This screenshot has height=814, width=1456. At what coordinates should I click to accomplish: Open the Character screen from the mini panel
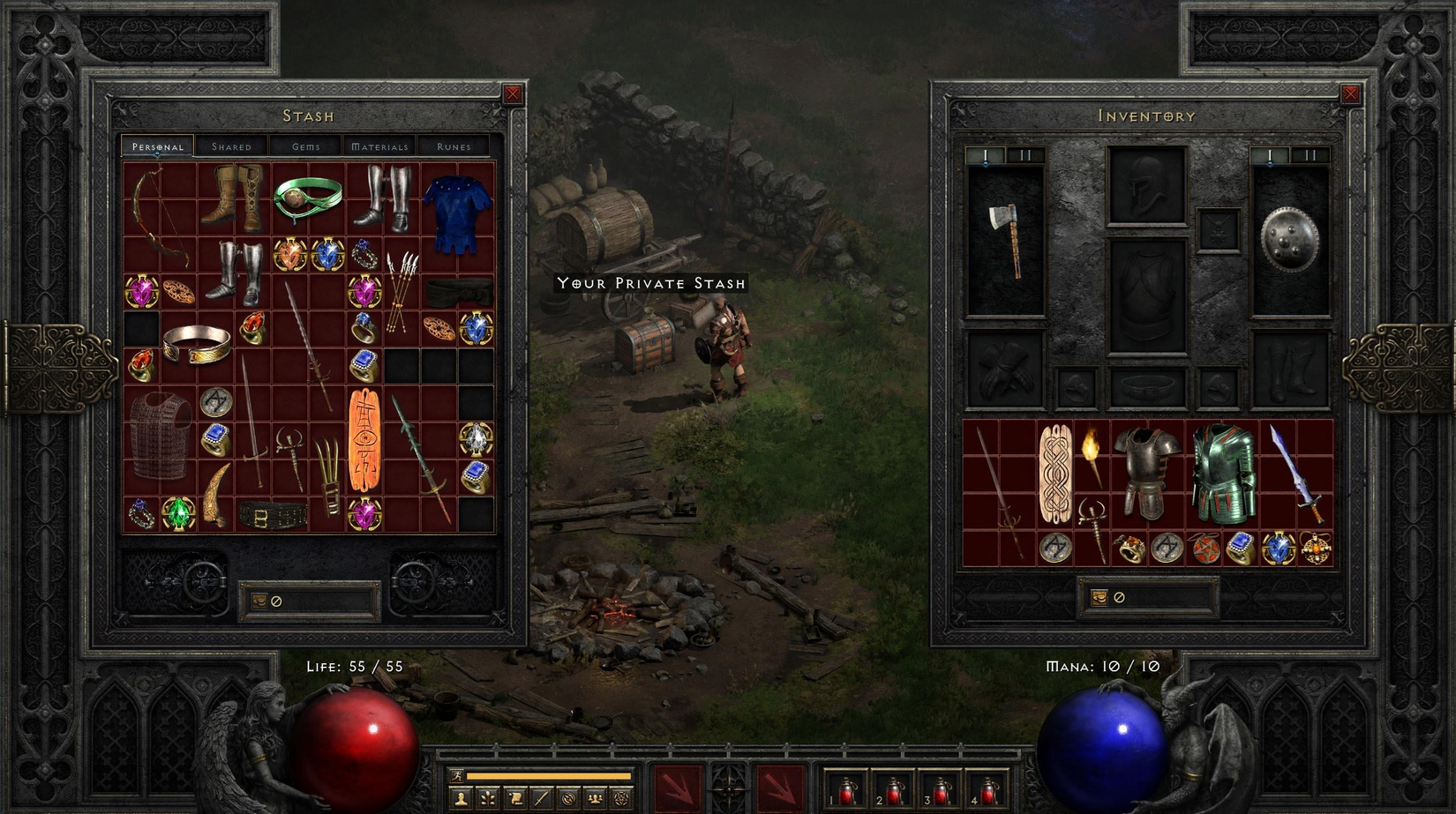(x=462, y=799)
